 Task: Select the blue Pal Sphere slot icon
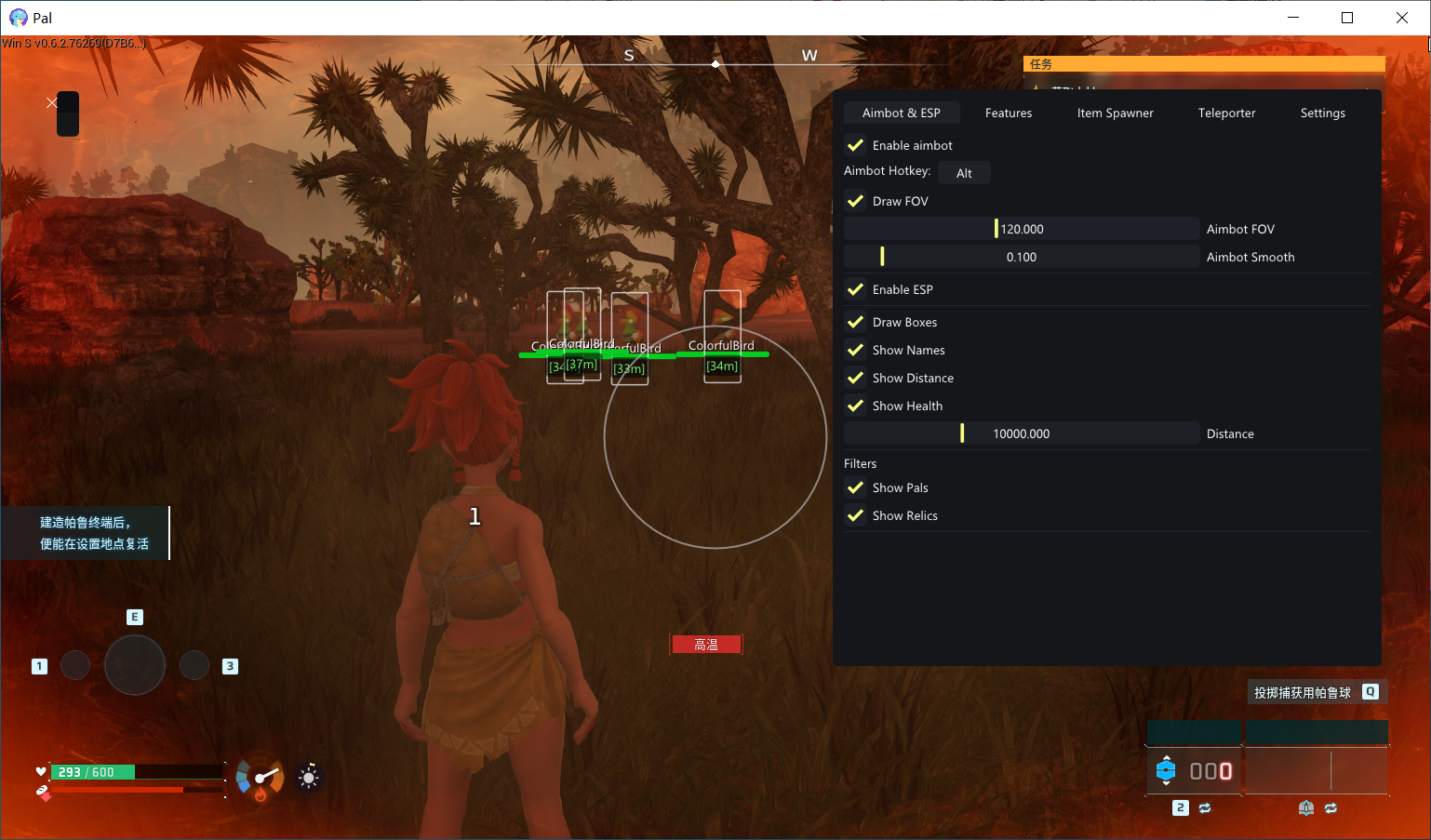(x=1167, y=770)
